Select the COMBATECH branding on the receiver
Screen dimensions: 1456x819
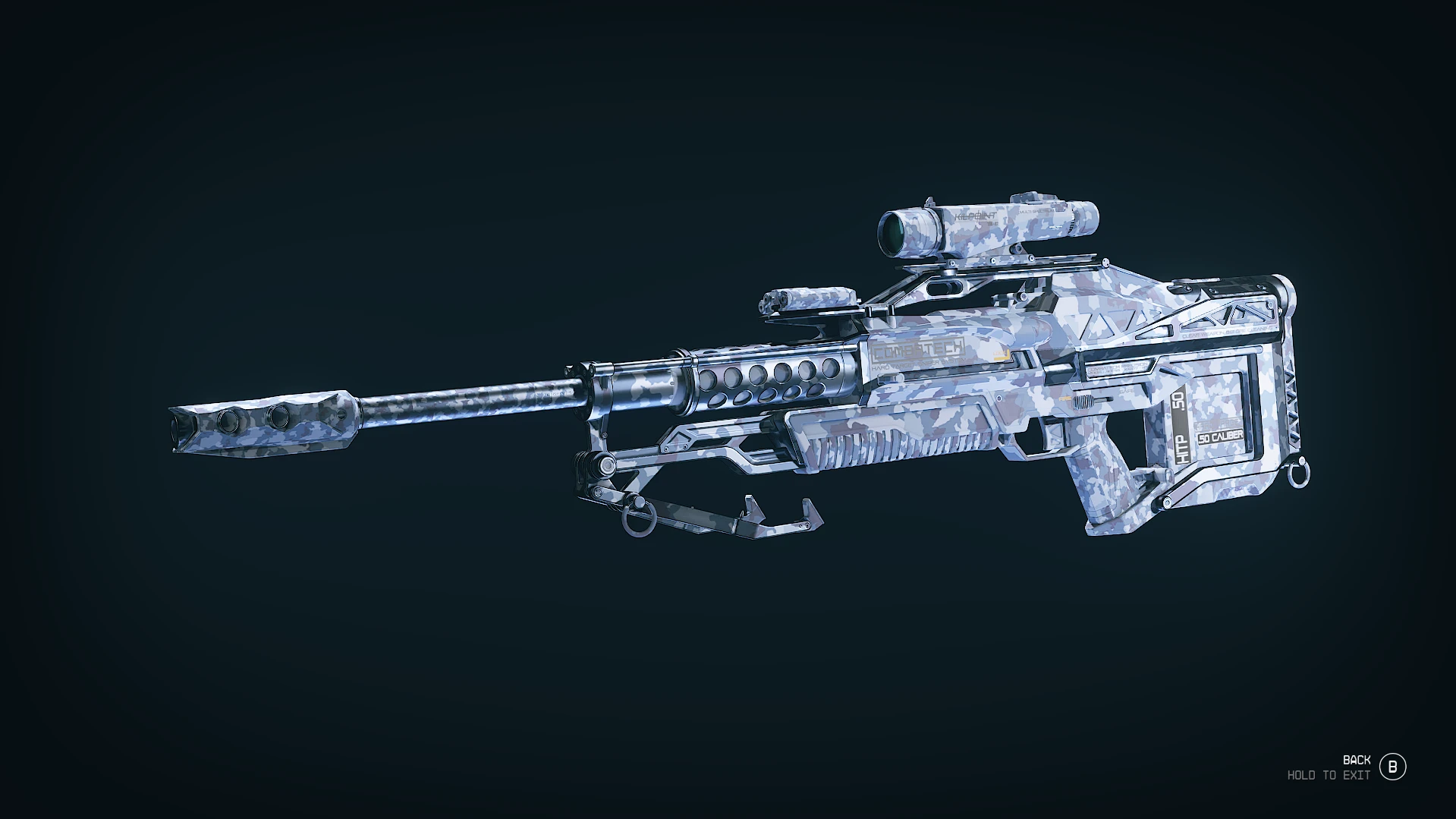click(918, 348)
